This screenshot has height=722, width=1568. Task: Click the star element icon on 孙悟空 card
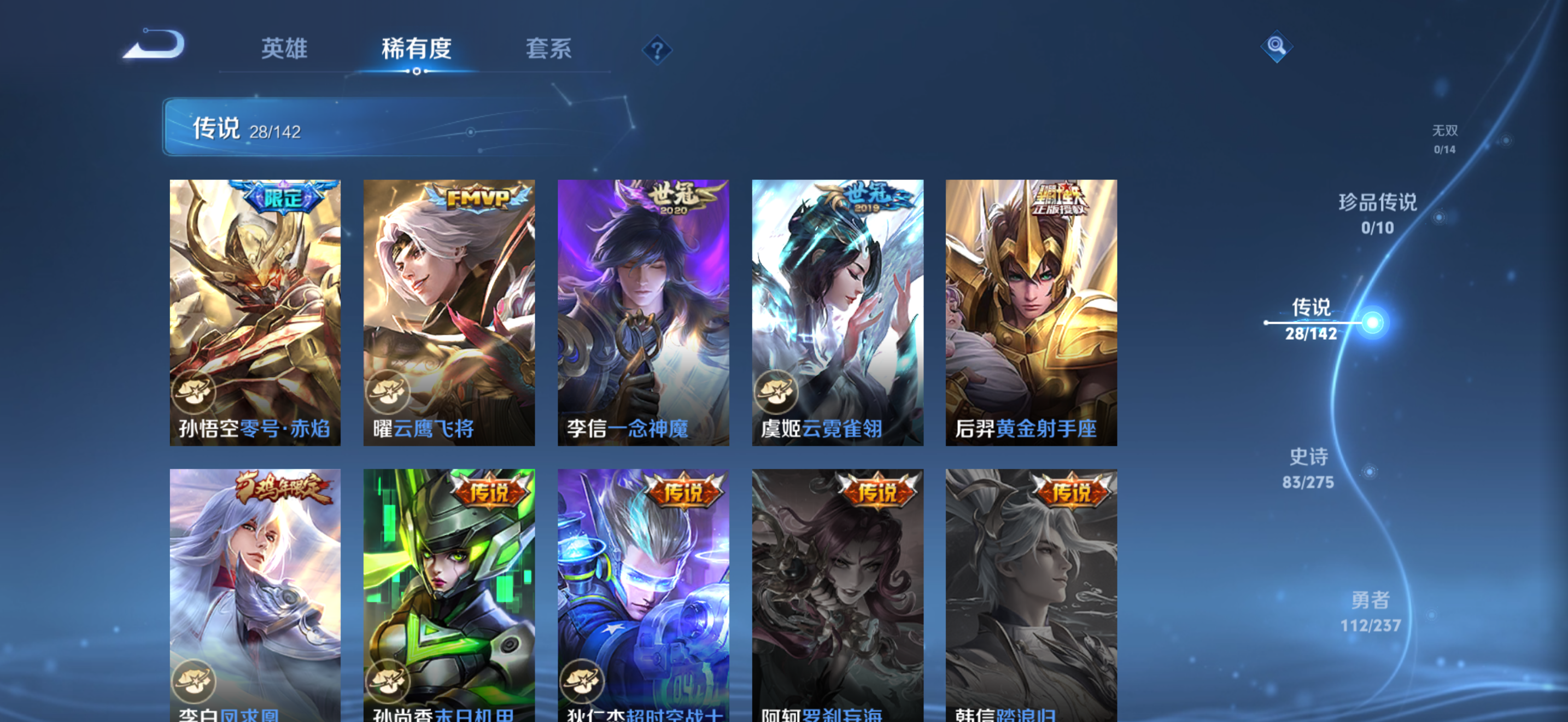(194, 393)
